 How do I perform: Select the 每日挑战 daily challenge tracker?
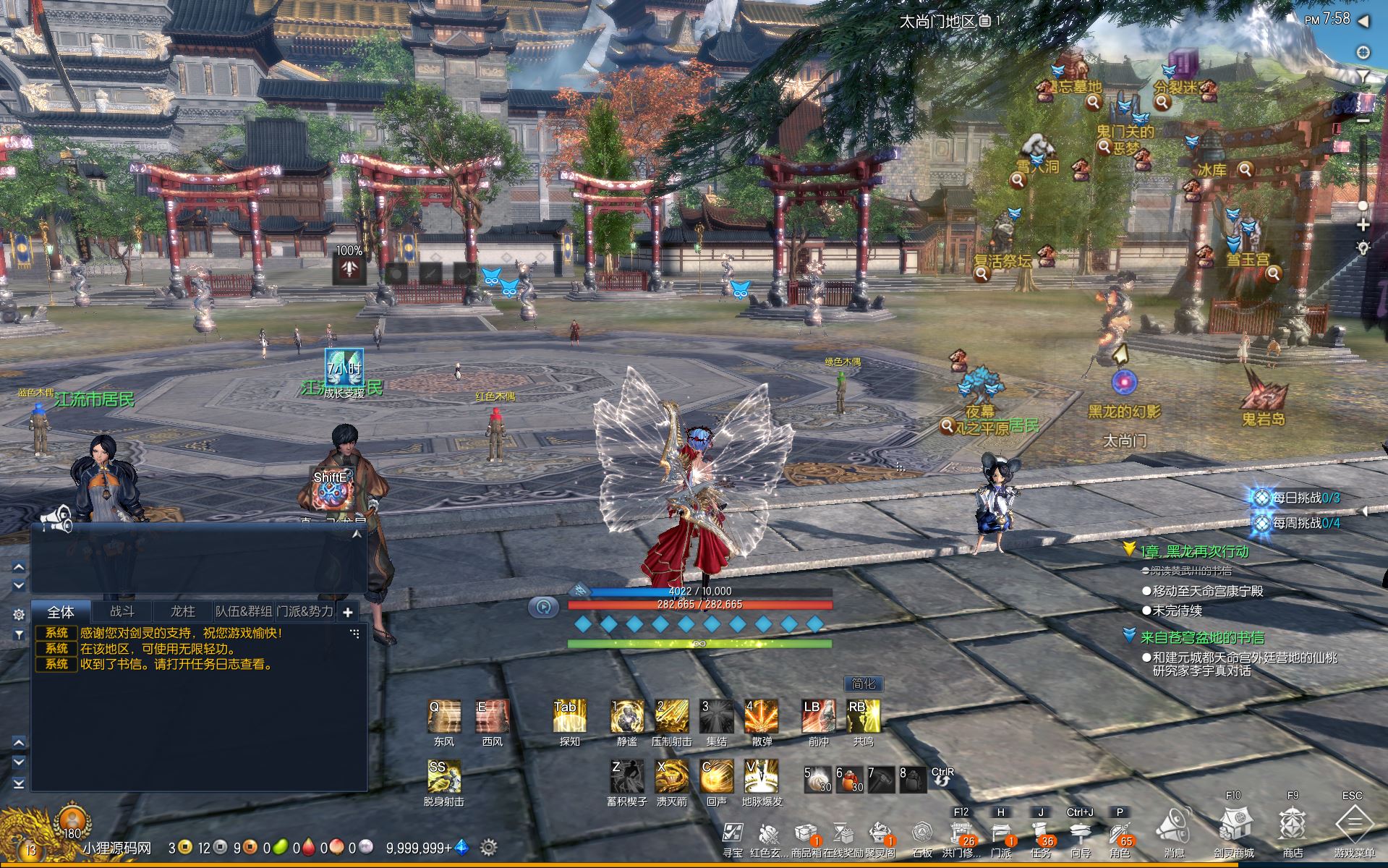pos(1298,498)
